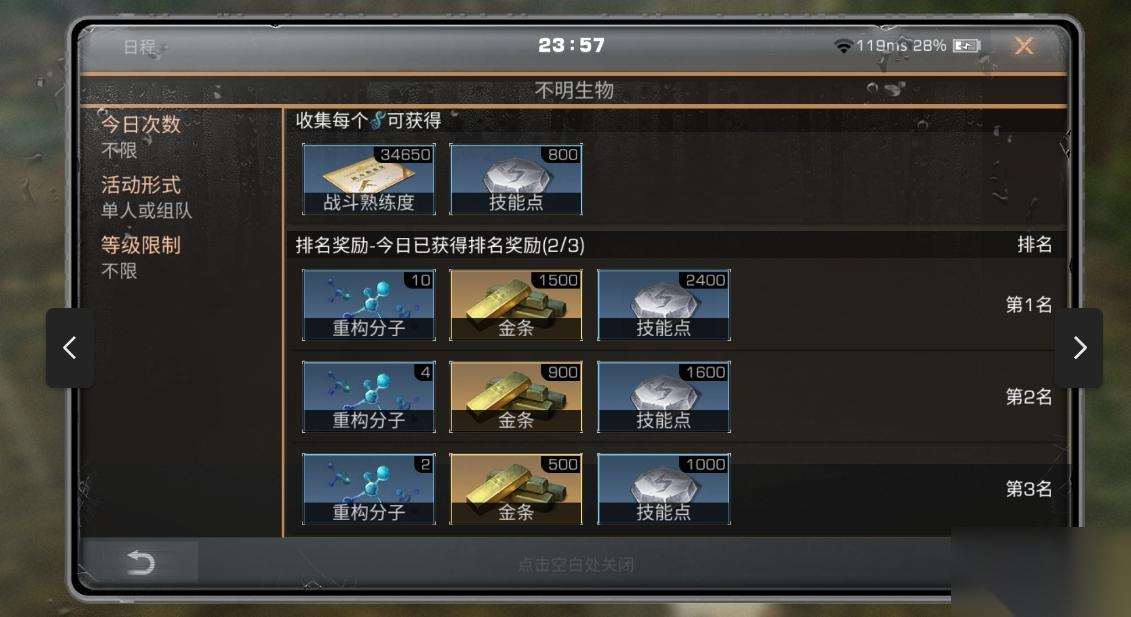This screenshot has height=617, width=1131.
Task: Select second place 重构分子 reward
Action: coord(369,397)
